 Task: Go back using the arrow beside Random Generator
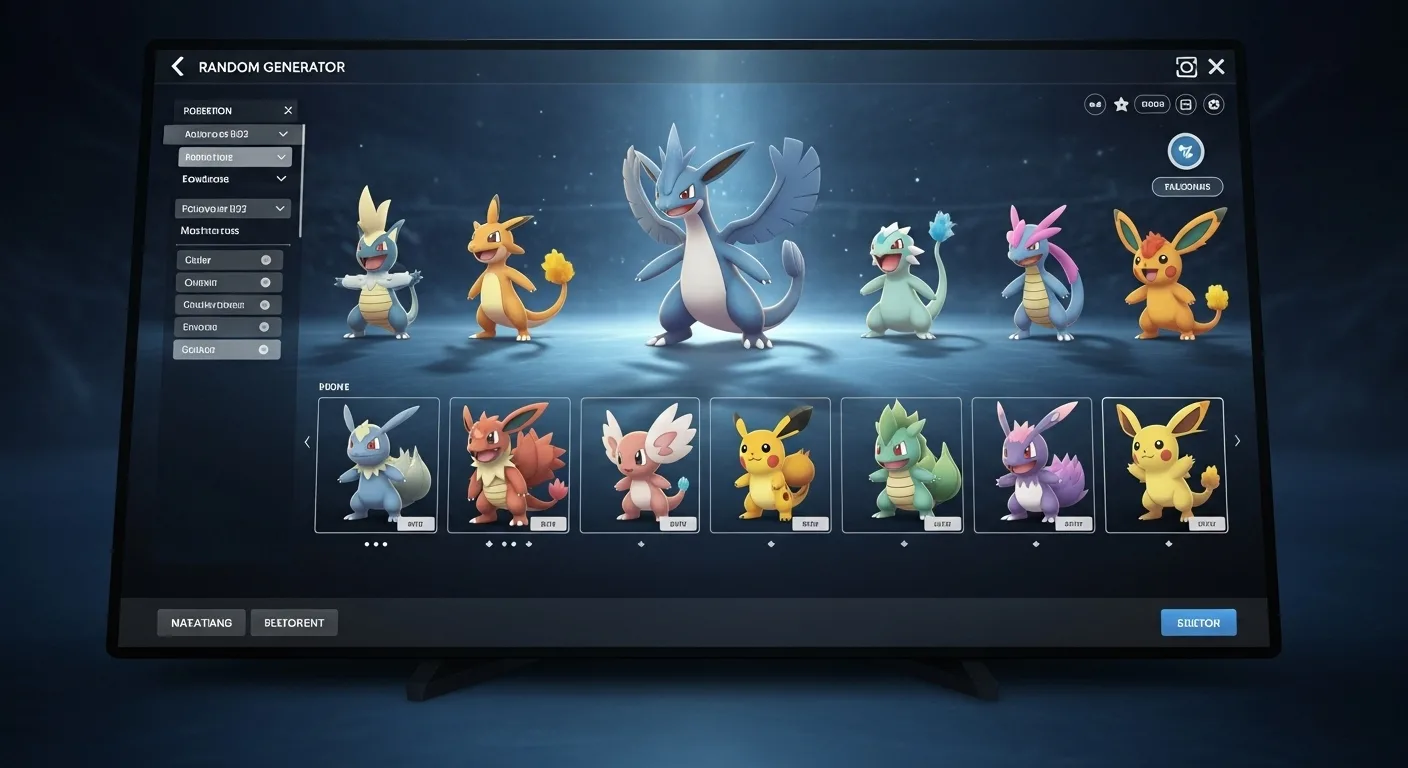click(178, 67)
